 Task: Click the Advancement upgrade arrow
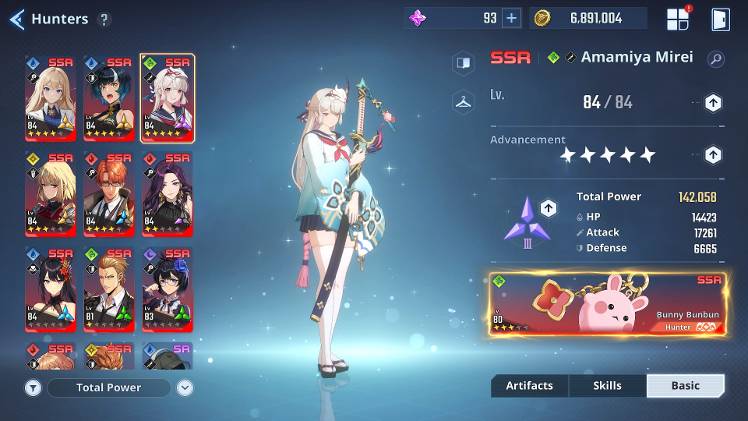click(713, 154)
